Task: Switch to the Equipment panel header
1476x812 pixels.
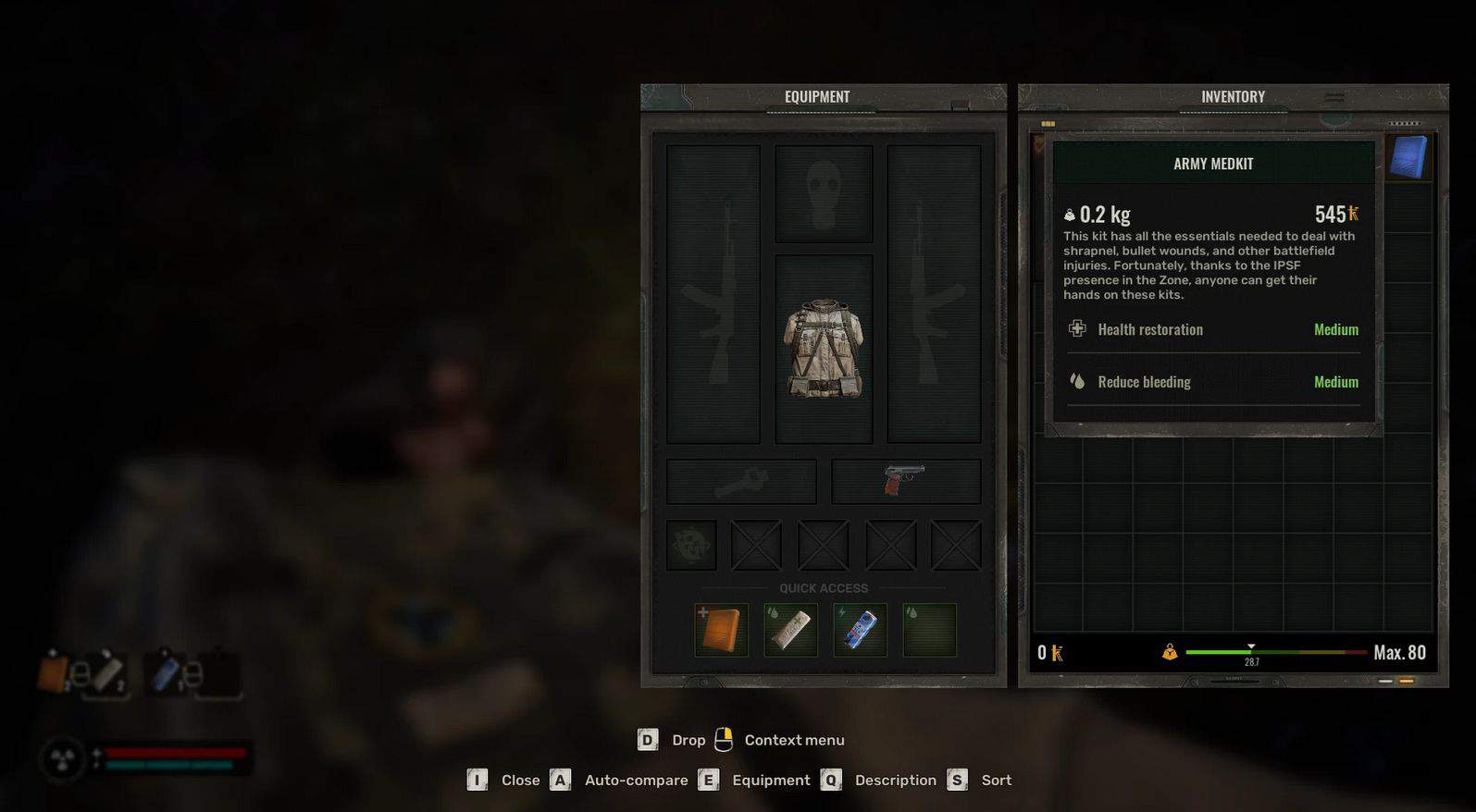Action: tap(817, 97)
